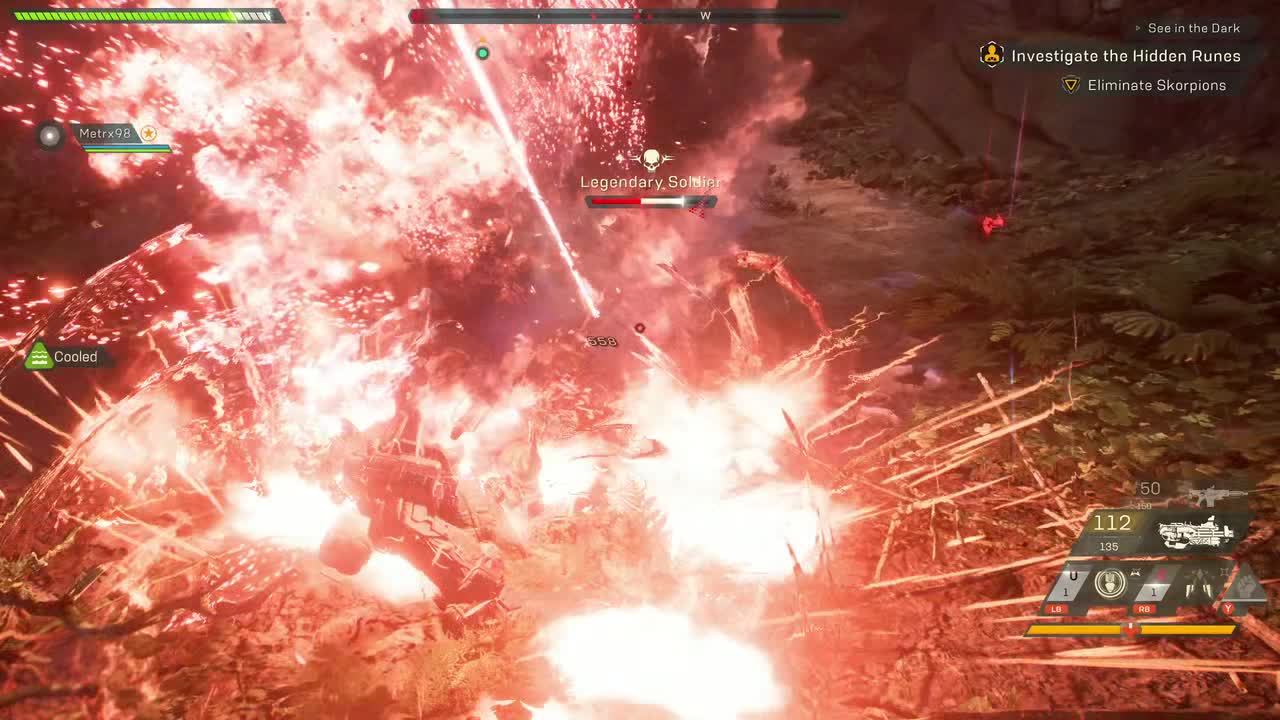This screenshot has width=1280, height=720.
Task: Click the round Y button badge
Action: 1228,608
